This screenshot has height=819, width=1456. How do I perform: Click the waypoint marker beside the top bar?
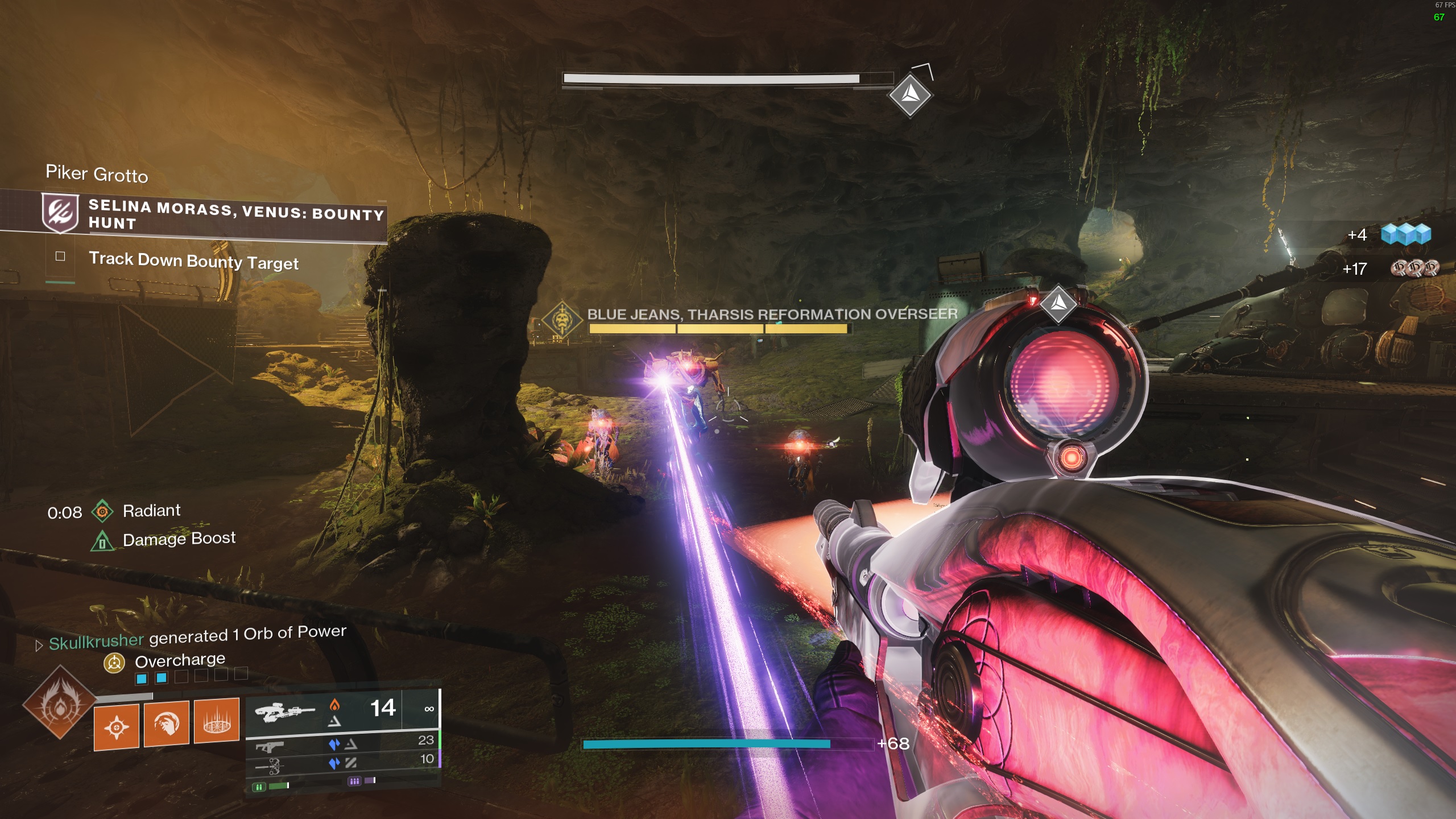(910, 94)
